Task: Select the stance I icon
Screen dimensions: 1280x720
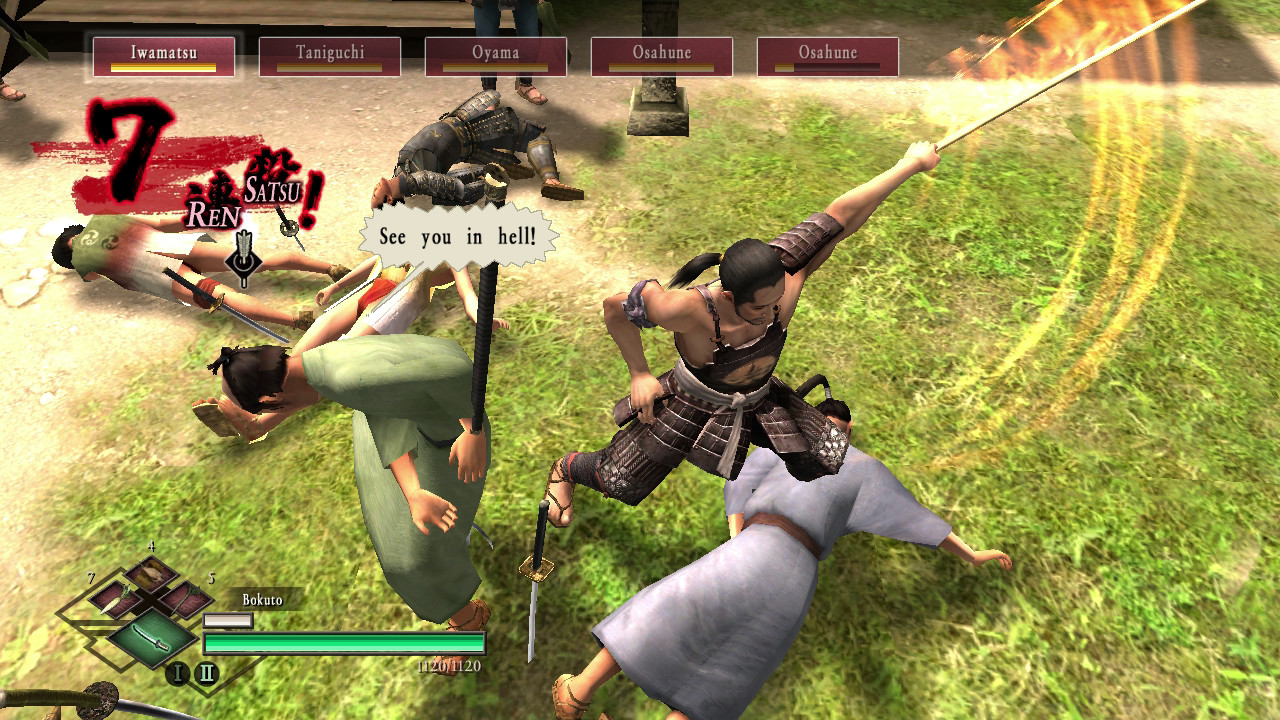Action: [x=179, y=672]
